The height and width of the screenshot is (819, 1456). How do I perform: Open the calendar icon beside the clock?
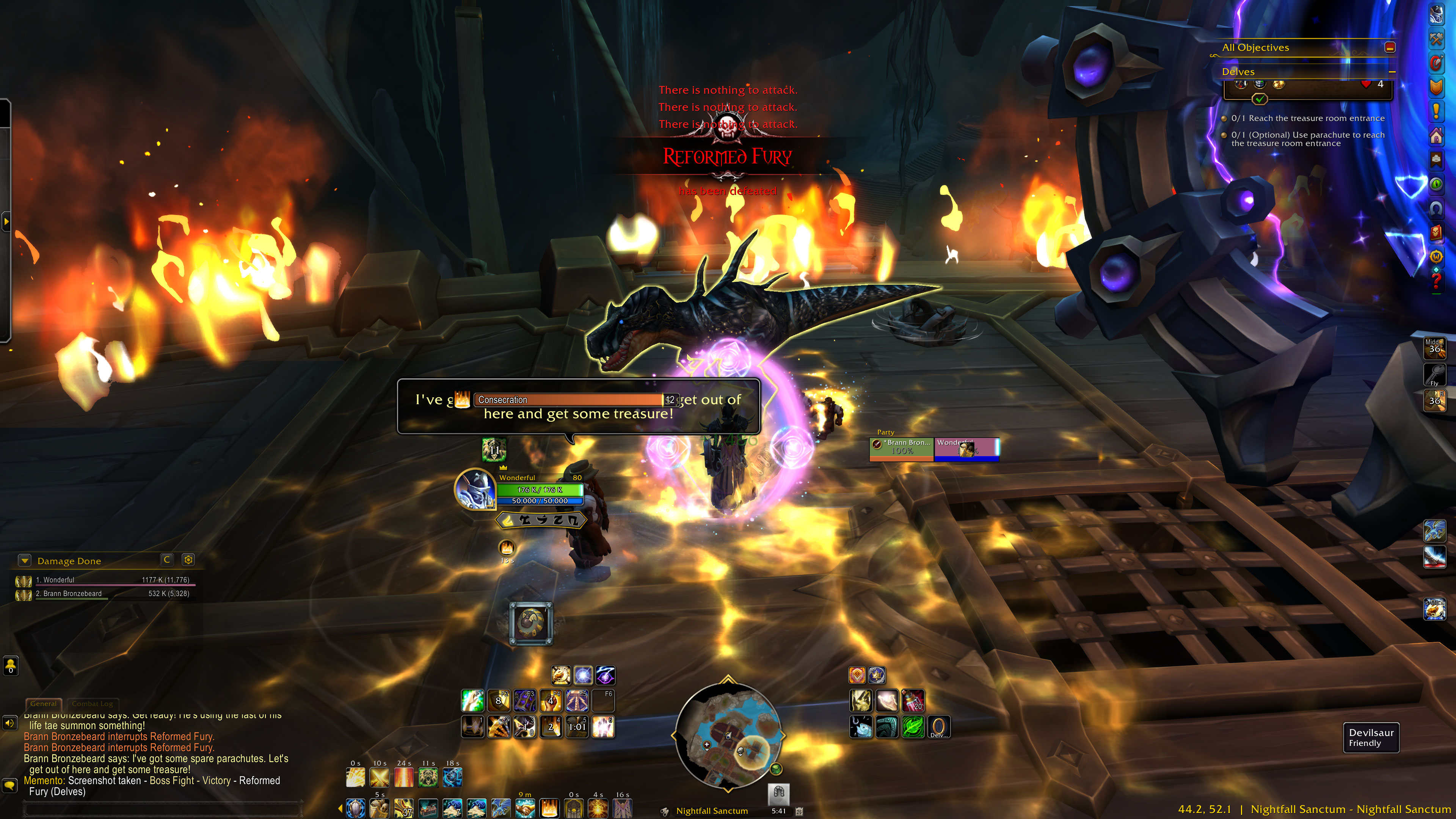[799, 811]
